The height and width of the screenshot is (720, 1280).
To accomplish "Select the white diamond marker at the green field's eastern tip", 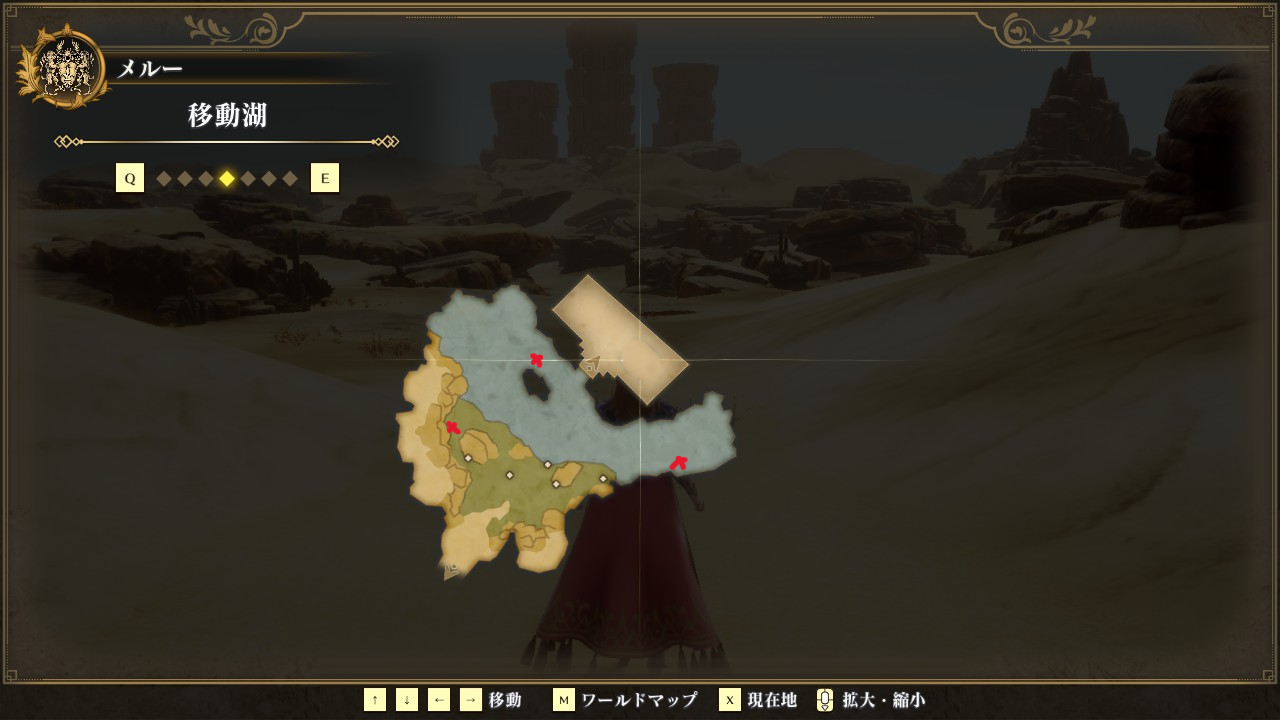I will 603,479.
